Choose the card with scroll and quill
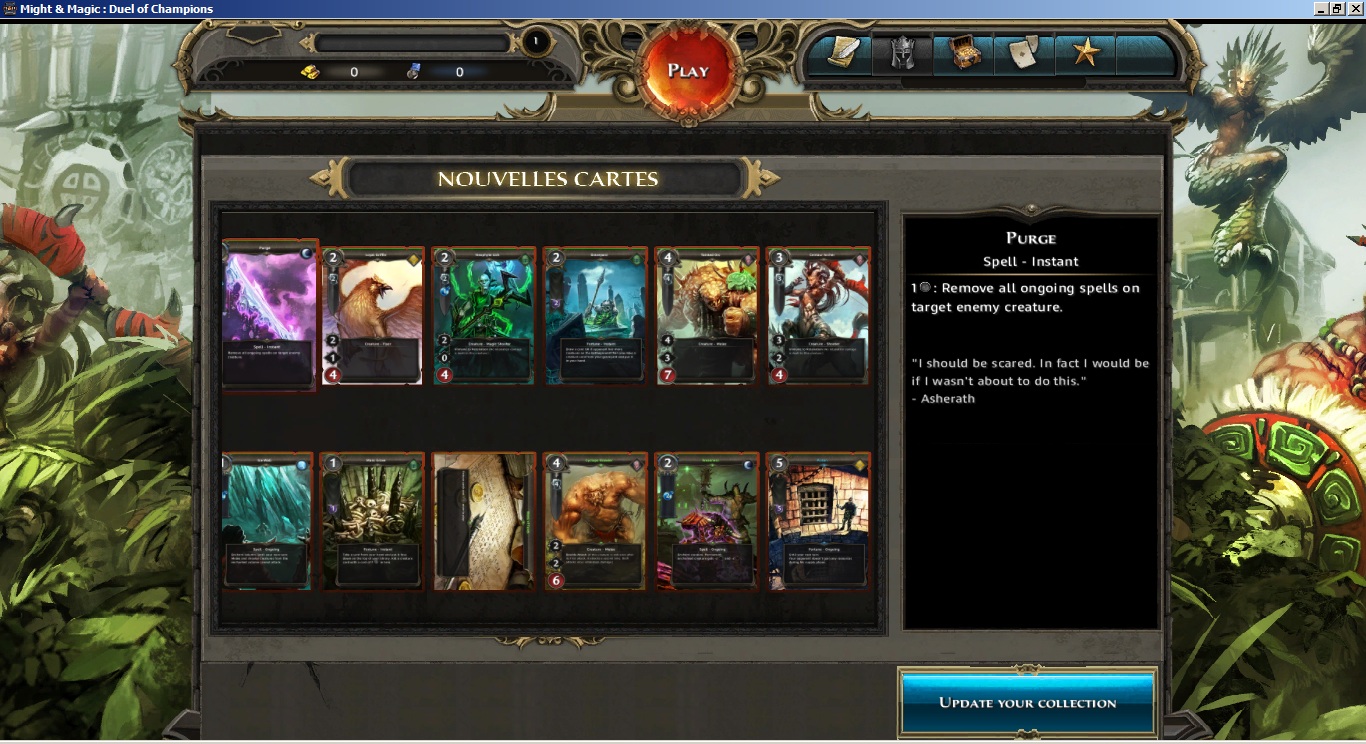 pyautogui.click(x=485, y=521)
